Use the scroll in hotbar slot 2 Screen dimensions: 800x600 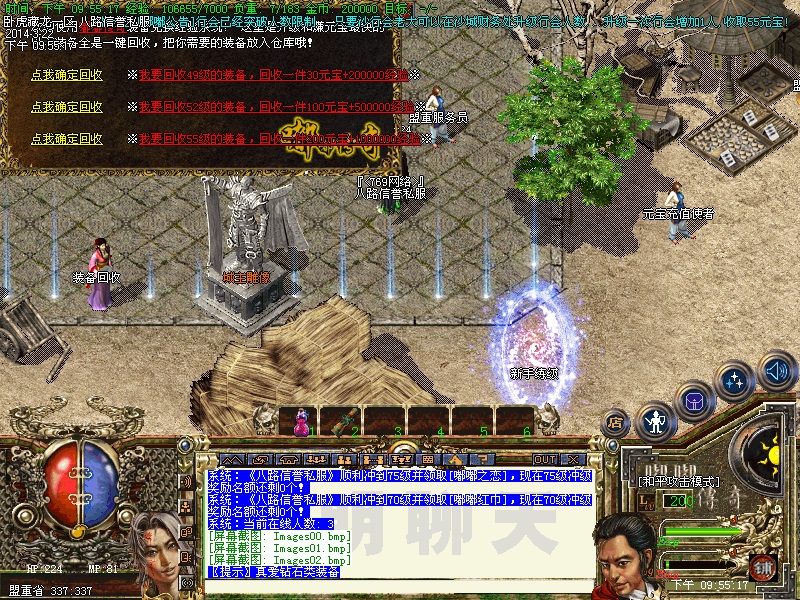click(341, 421)
